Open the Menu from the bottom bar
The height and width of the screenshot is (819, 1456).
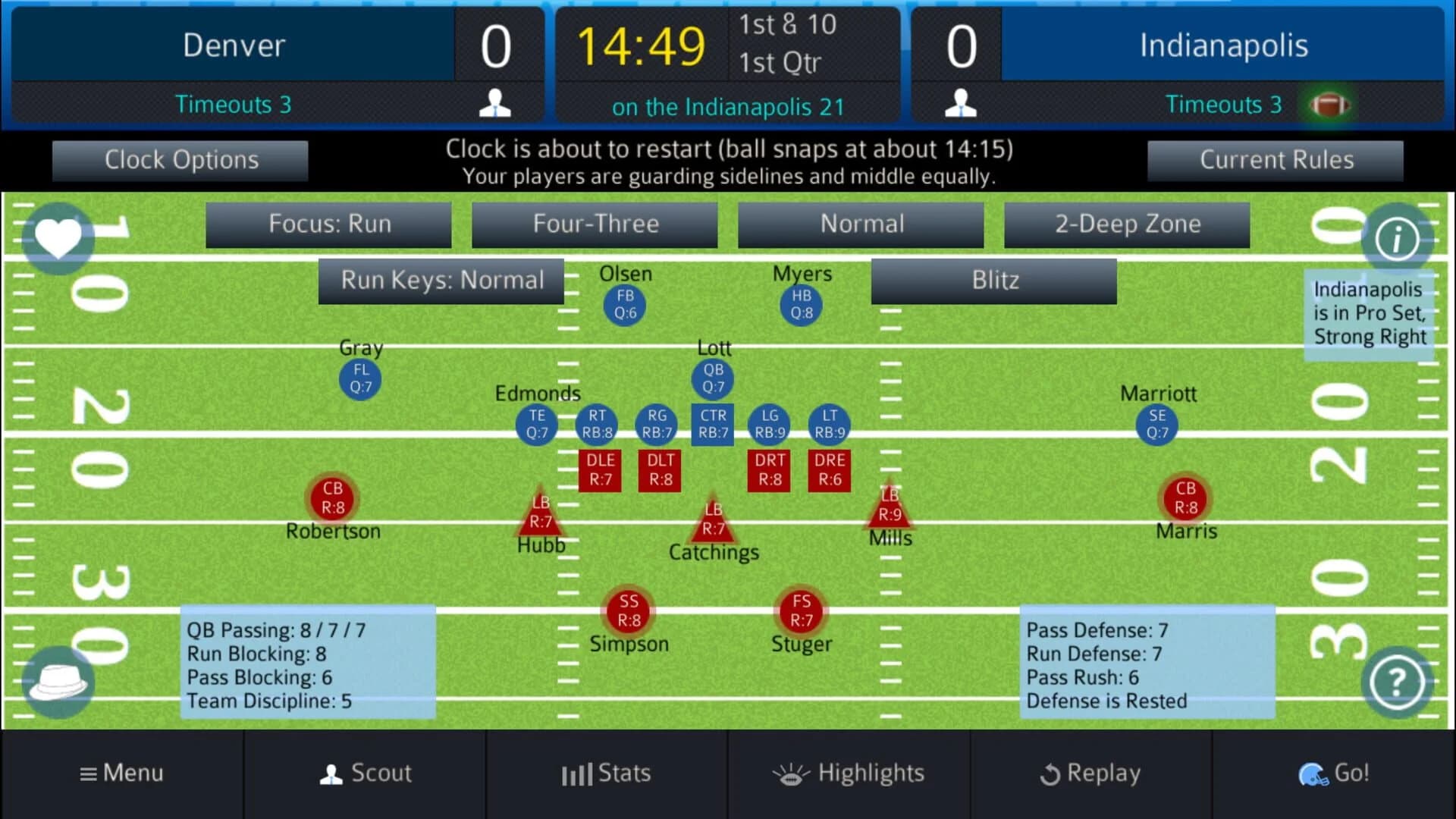coord(121,773)
